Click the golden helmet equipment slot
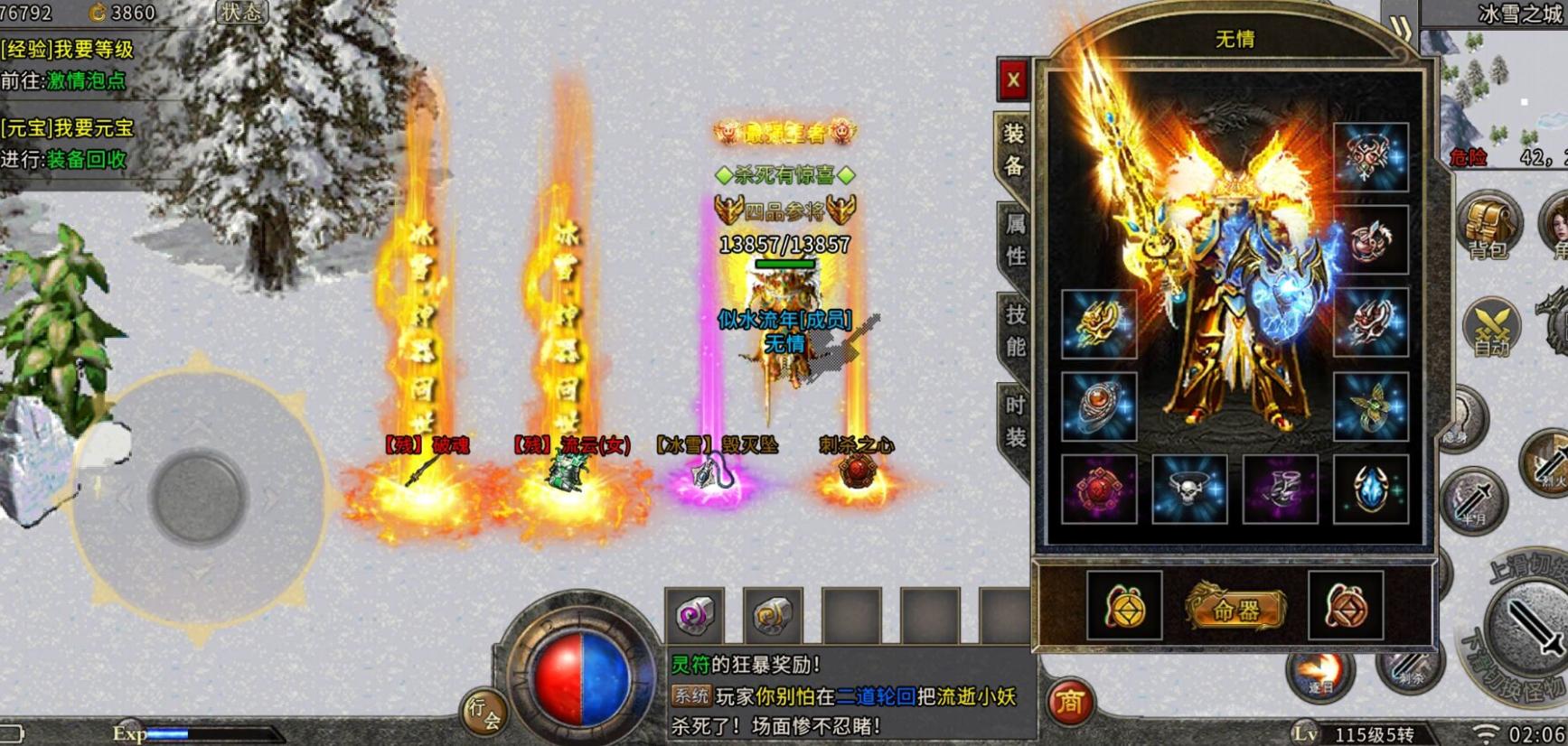The width and height of the screenshot is (1568, 746). click(x=1099, y=323)
